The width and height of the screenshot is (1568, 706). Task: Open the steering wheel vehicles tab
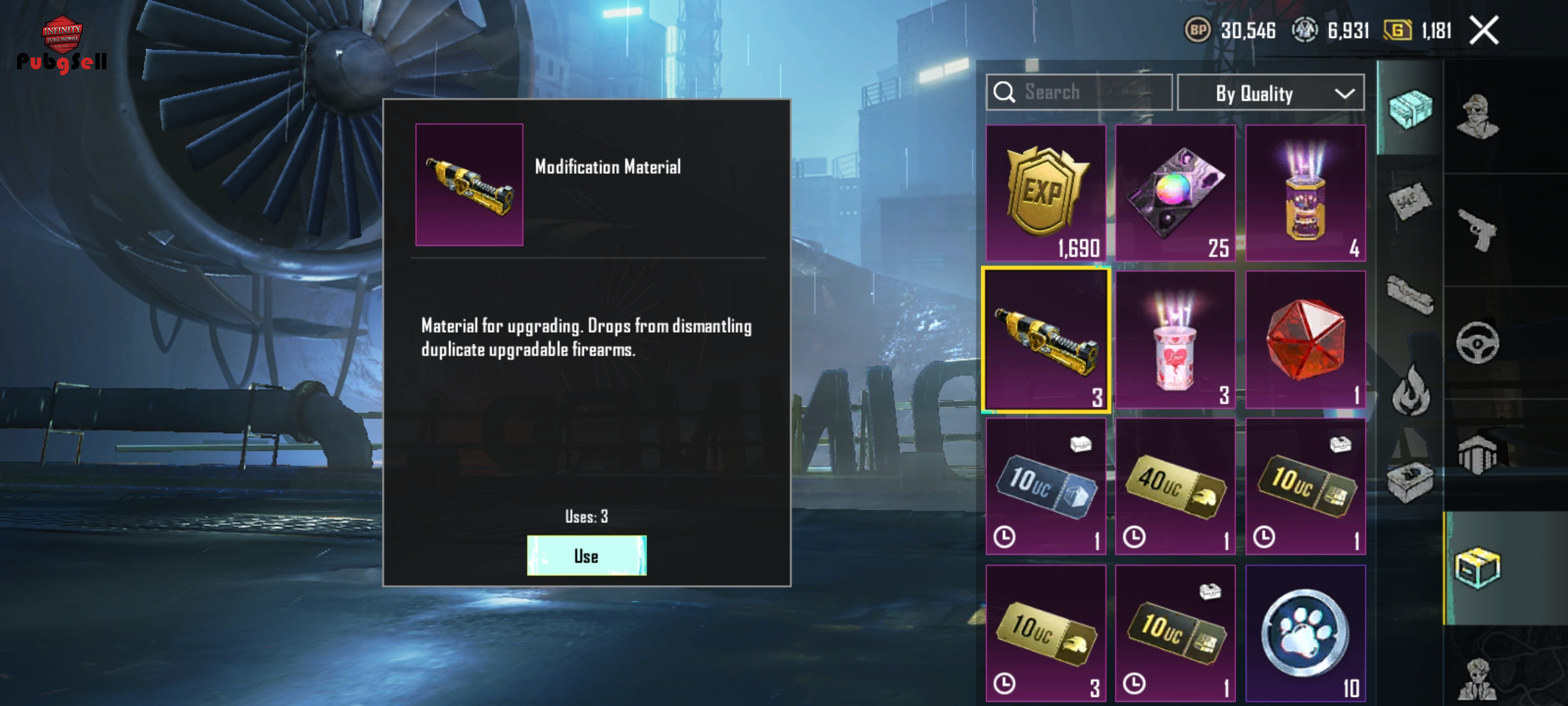[x=1478, y=343]
